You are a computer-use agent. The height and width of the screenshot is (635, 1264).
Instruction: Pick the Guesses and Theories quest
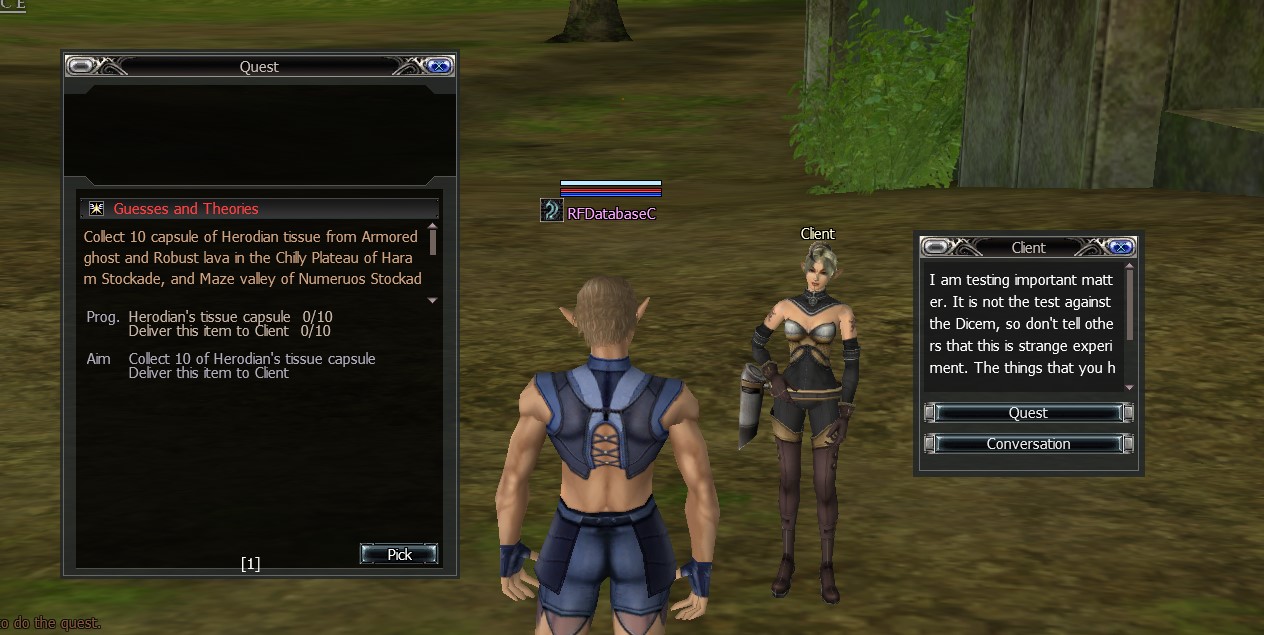(x=399, y=554)
